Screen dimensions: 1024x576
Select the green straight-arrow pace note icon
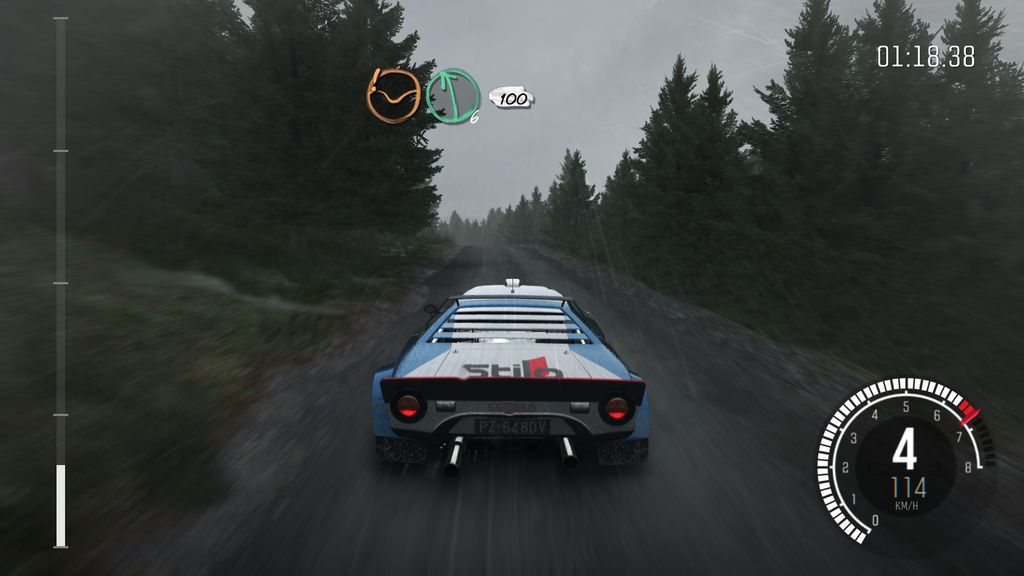pos(452,96)
